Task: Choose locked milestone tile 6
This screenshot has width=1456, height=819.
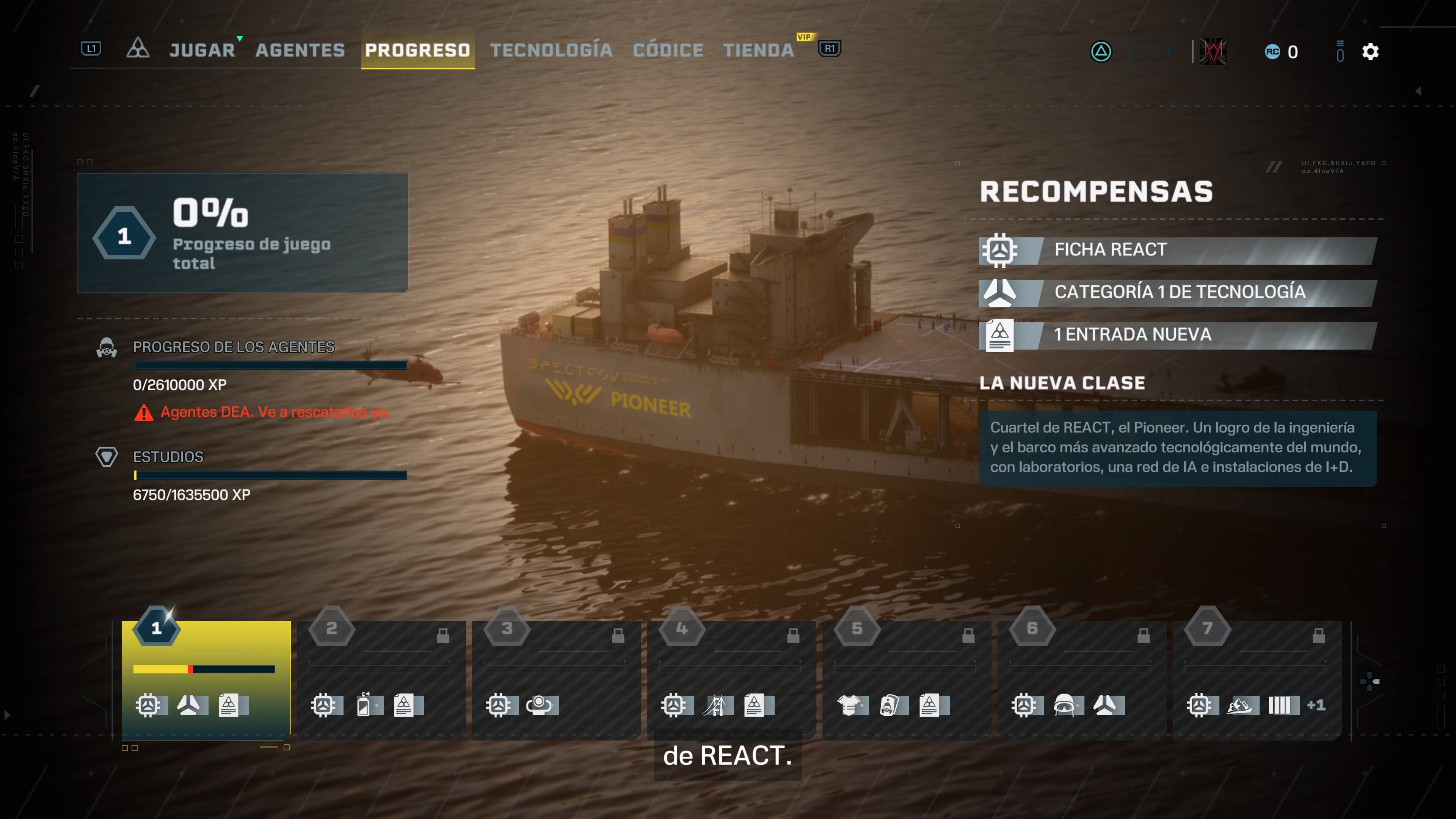Action: 1081,678
